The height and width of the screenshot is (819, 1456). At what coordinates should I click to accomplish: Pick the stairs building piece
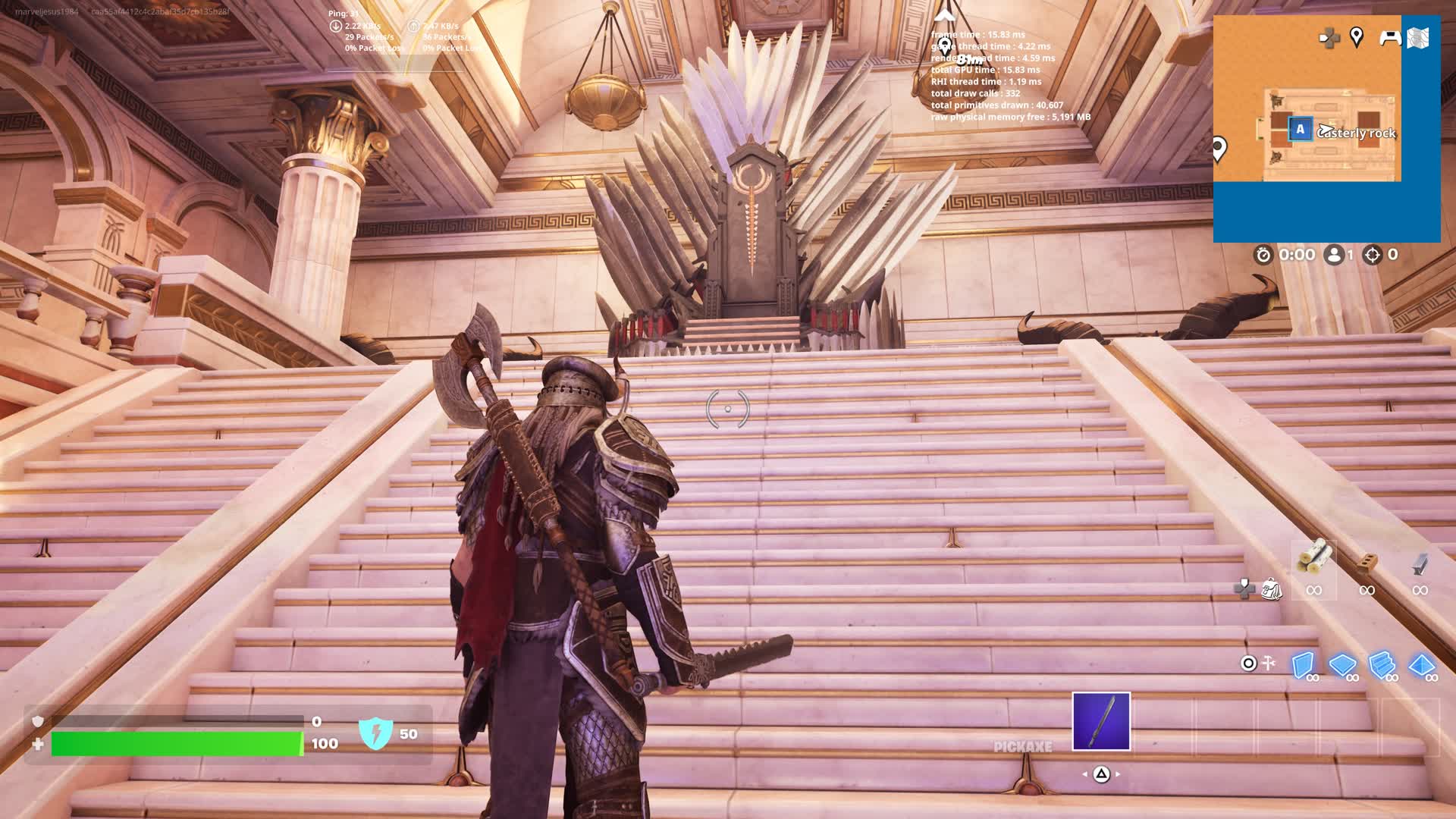1382,665
